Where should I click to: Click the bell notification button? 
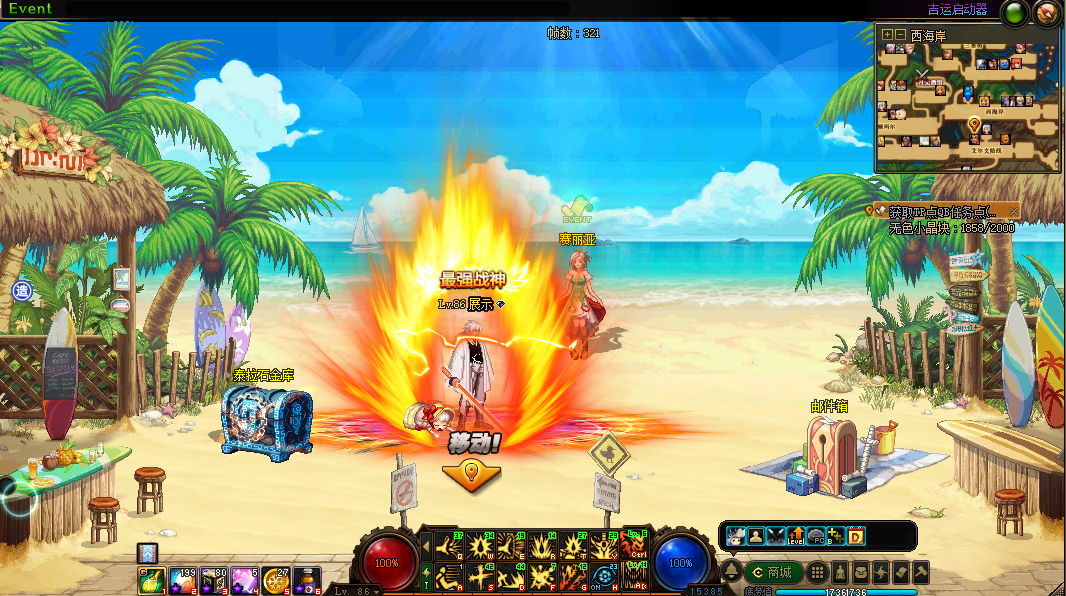click(731, 573)
